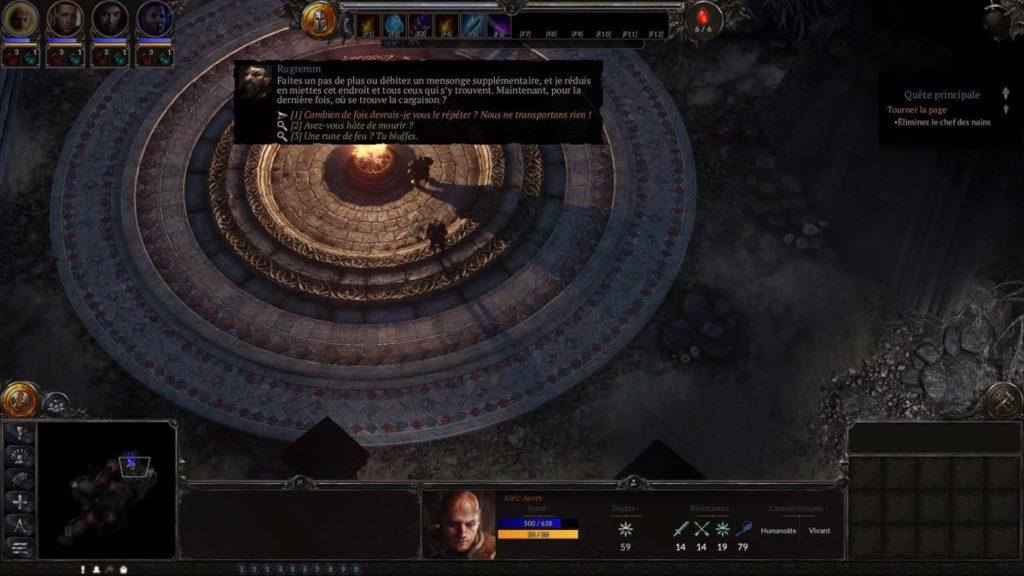The image size is (1024, 576).
Task: Click the crossed tools button at bottom right
Action: 1001,400
